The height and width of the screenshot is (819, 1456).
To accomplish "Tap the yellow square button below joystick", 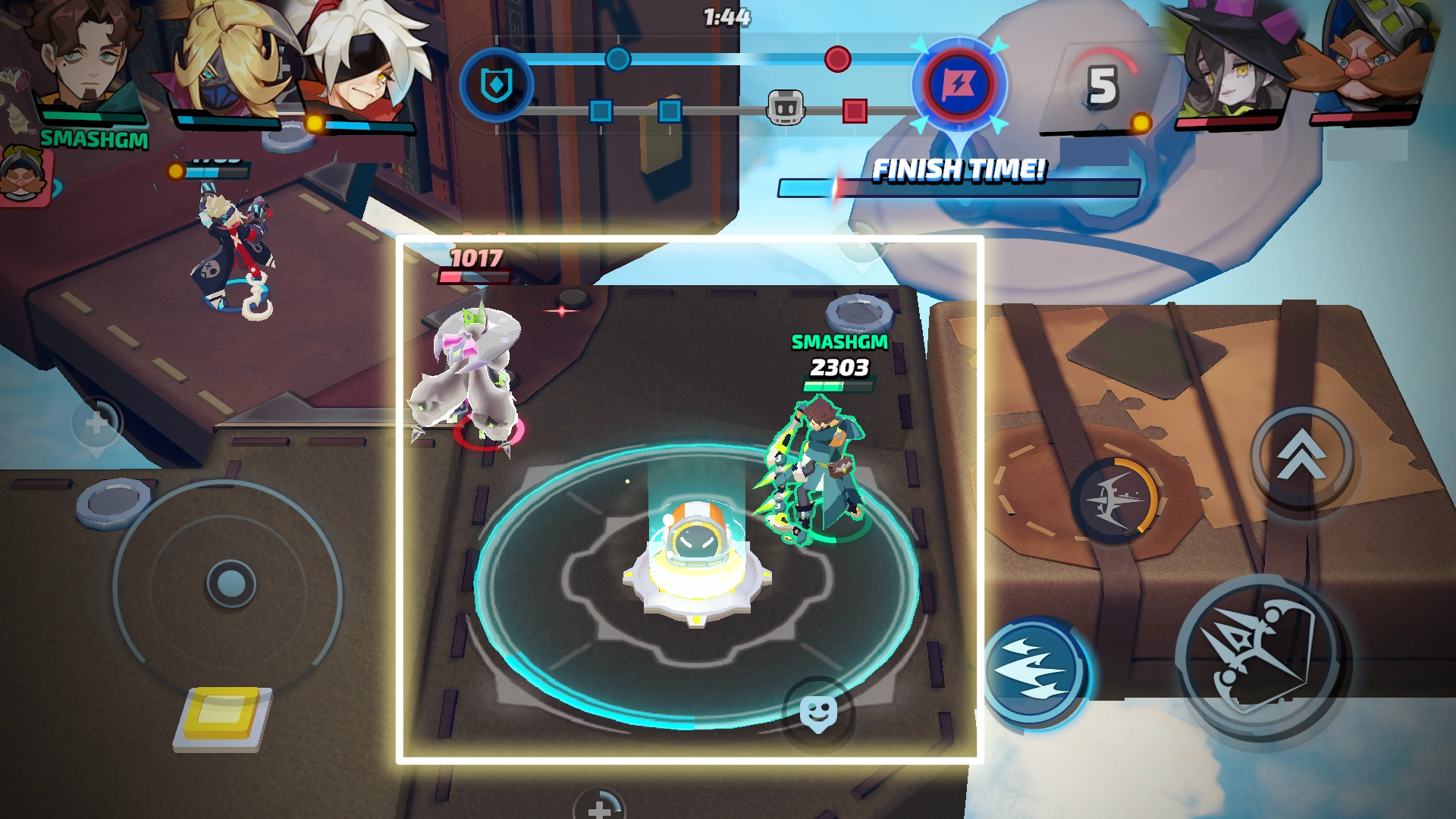I will point(223,715).
